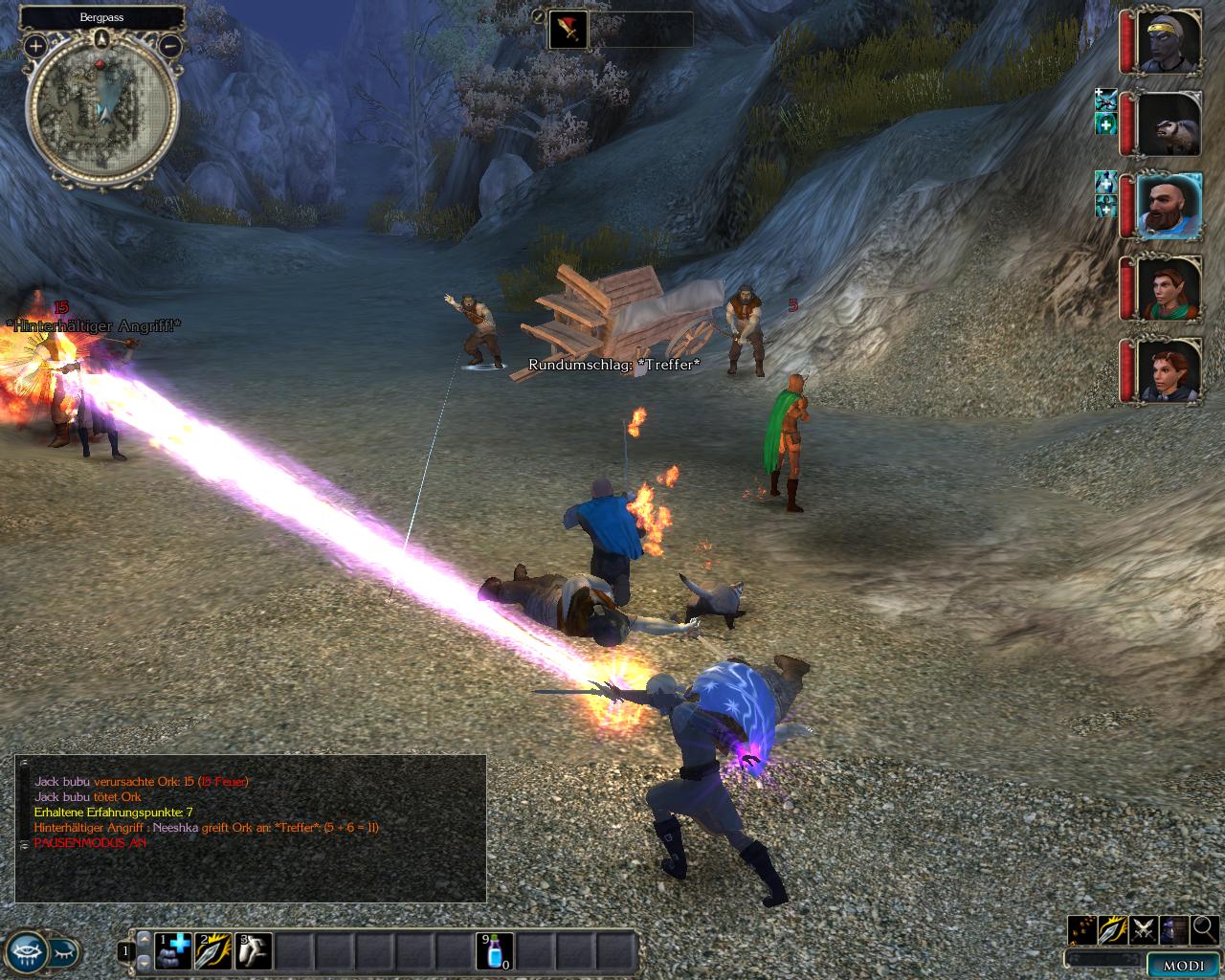
Task: Select the bottom tiefling portrait
Action: coord(1169,370)
